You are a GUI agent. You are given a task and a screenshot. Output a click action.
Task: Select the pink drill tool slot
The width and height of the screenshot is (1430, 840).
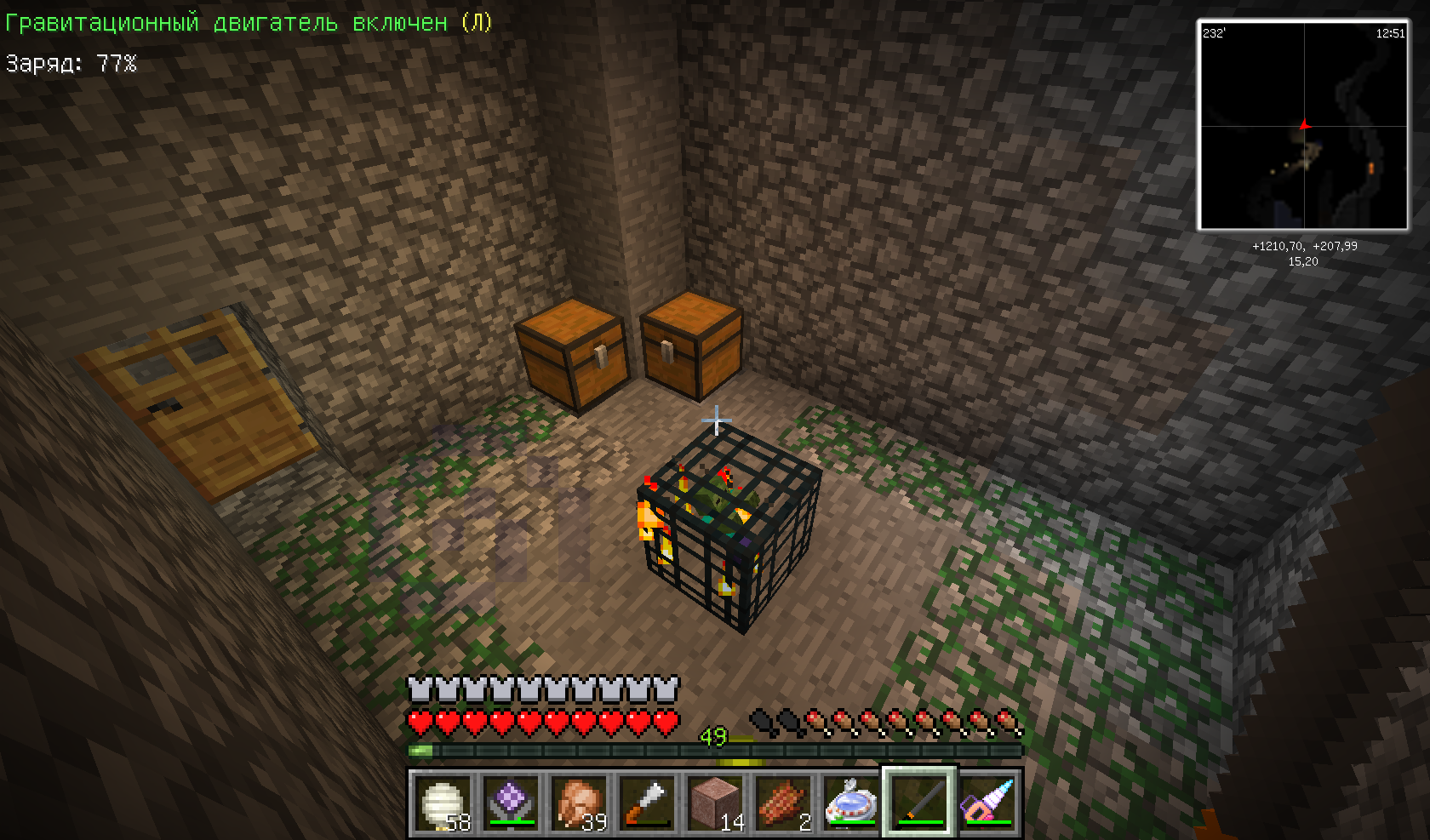click(987, 803)
